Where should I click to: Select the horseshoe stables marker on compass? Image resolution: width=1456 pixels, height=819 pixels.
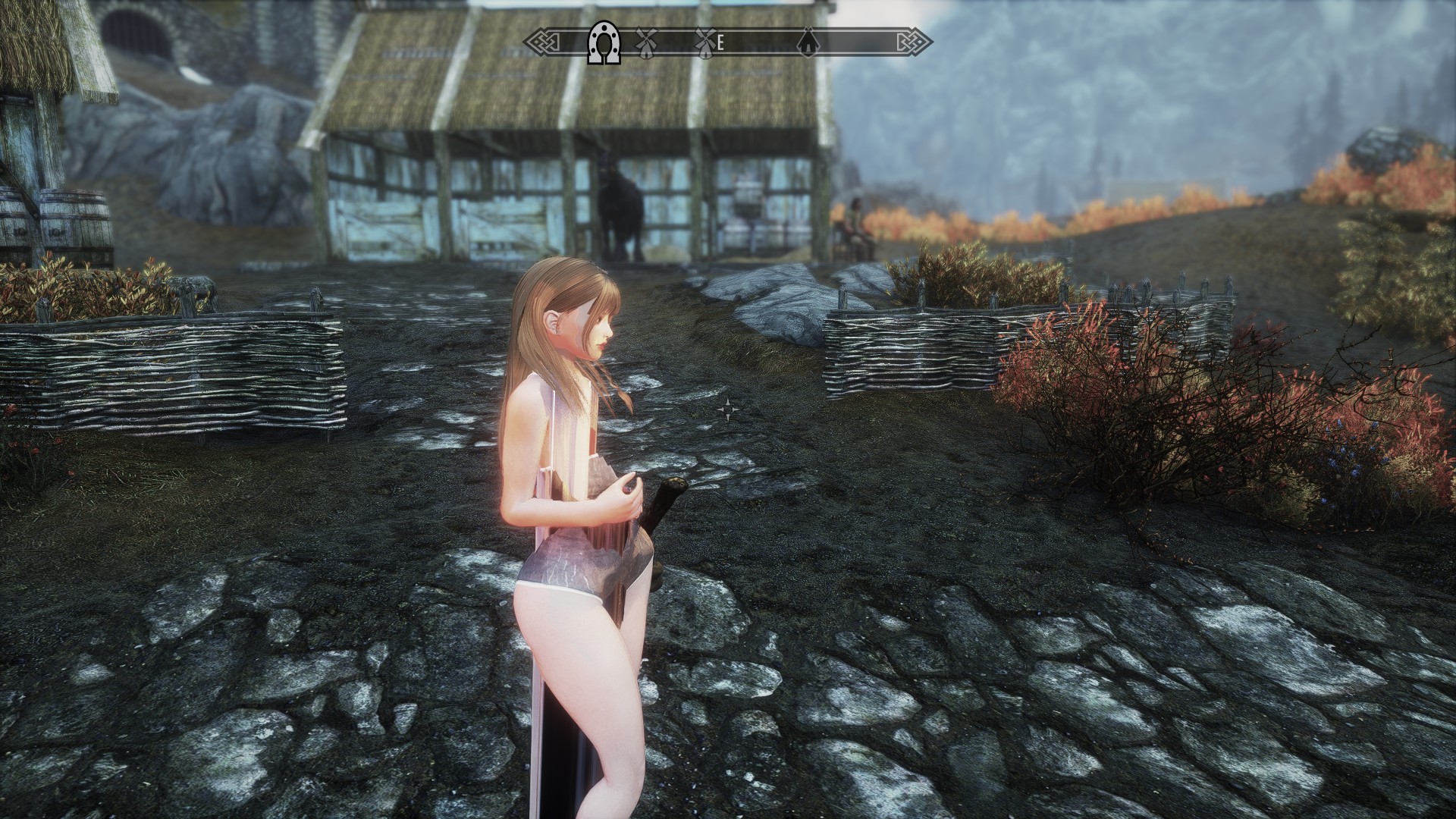coord(604,45)
